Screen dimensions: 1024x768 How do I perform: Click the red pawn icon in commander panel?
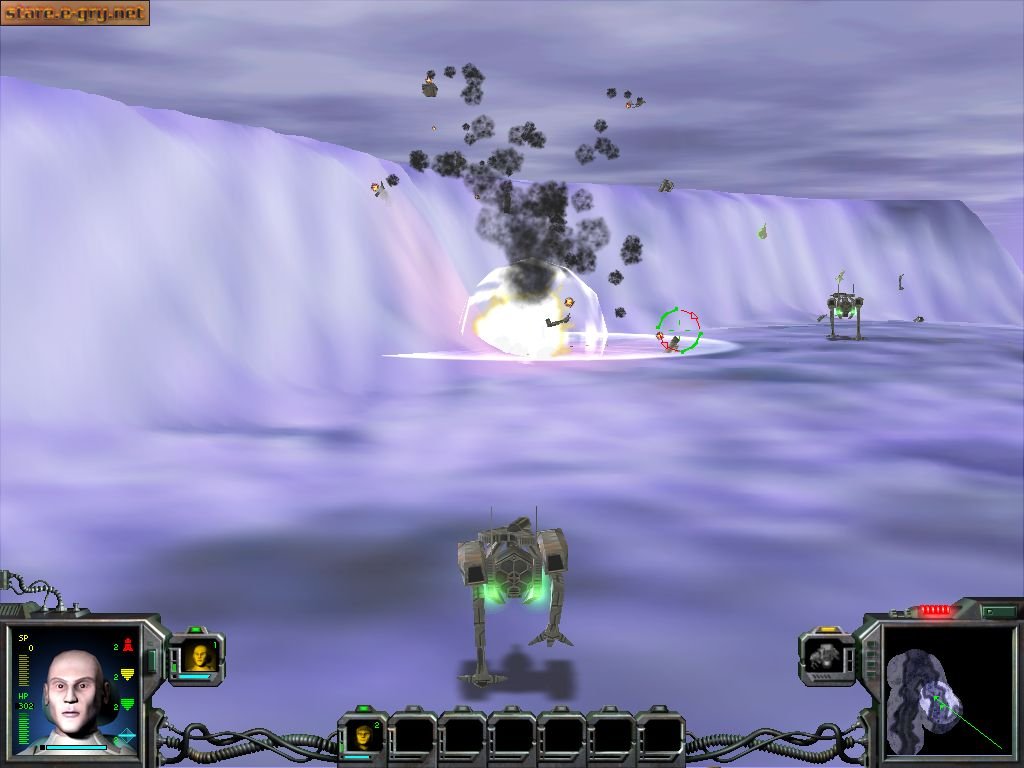(127, 646)
